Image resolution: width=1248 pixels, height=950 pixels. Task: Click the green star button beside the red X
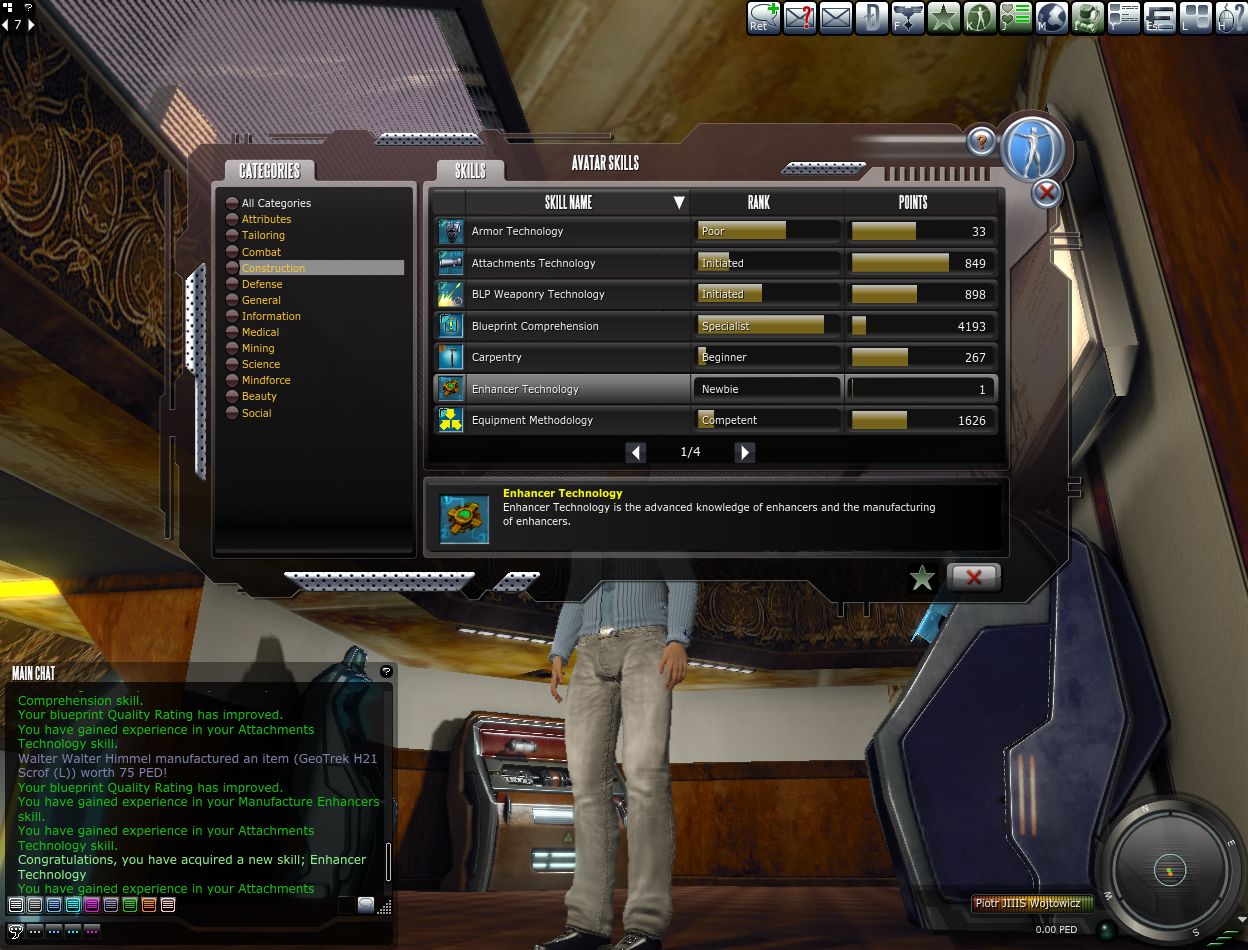pos(922,577)
